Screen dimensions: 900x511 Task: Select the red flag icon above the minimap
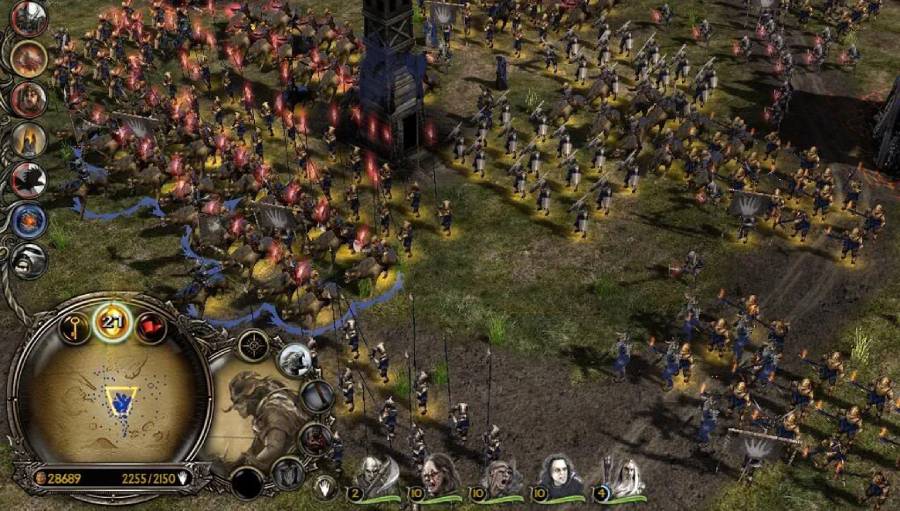[150, 327]
